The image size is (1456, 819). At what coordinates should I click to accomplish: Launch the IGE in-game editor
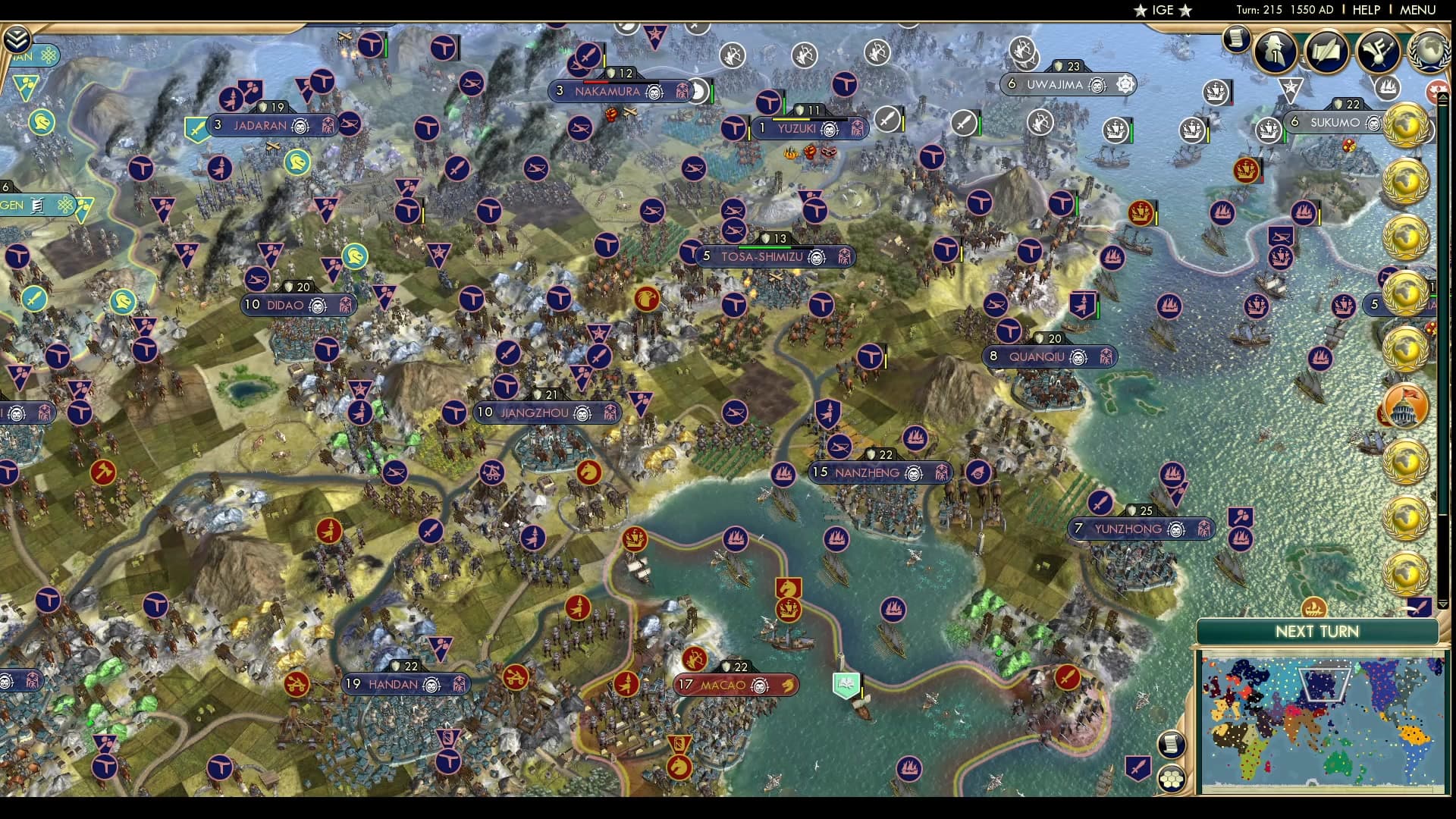click(x=1163, y=10)
